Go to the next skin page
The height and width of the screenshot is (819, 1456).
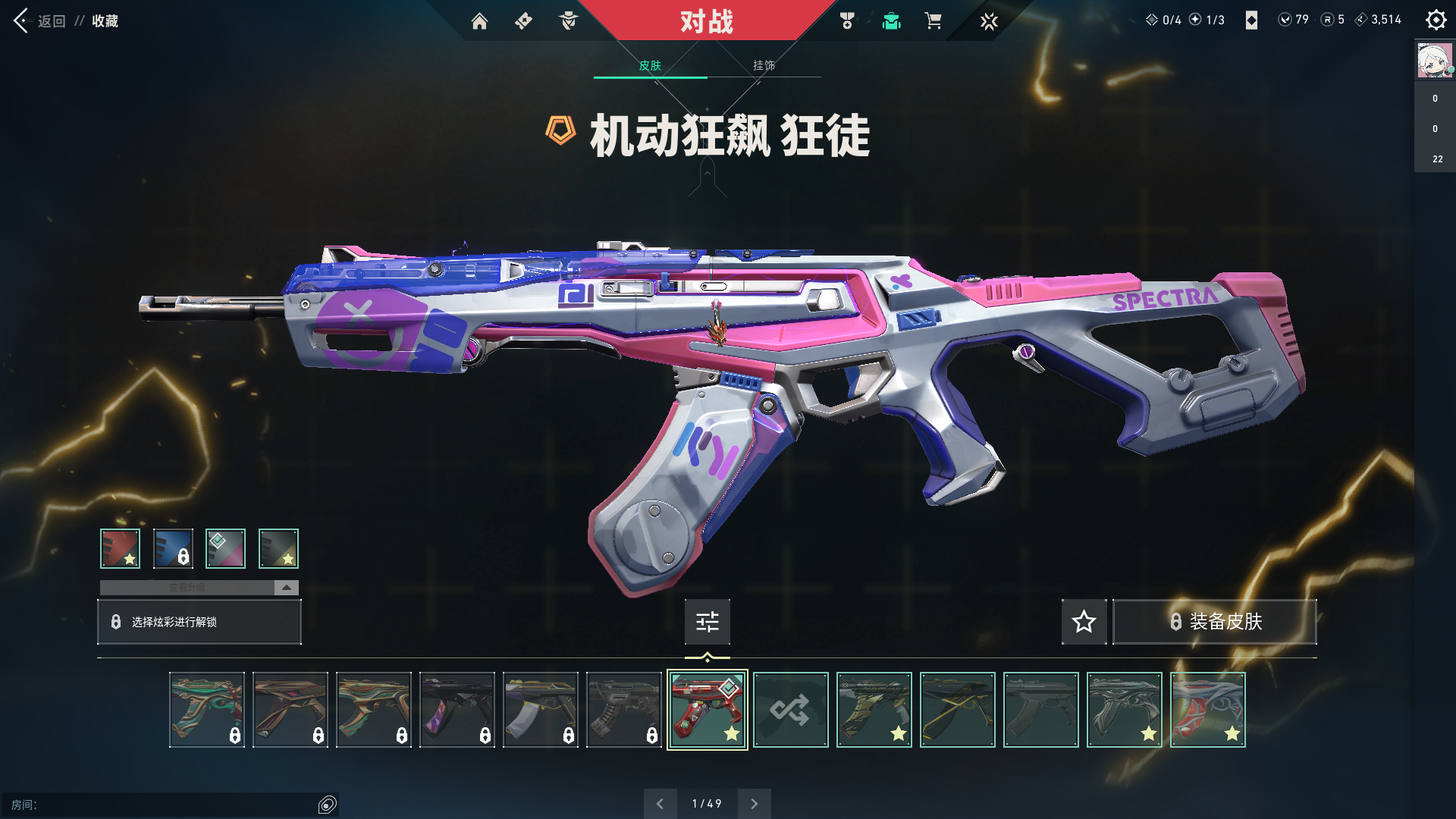click(x=754, y=804)
